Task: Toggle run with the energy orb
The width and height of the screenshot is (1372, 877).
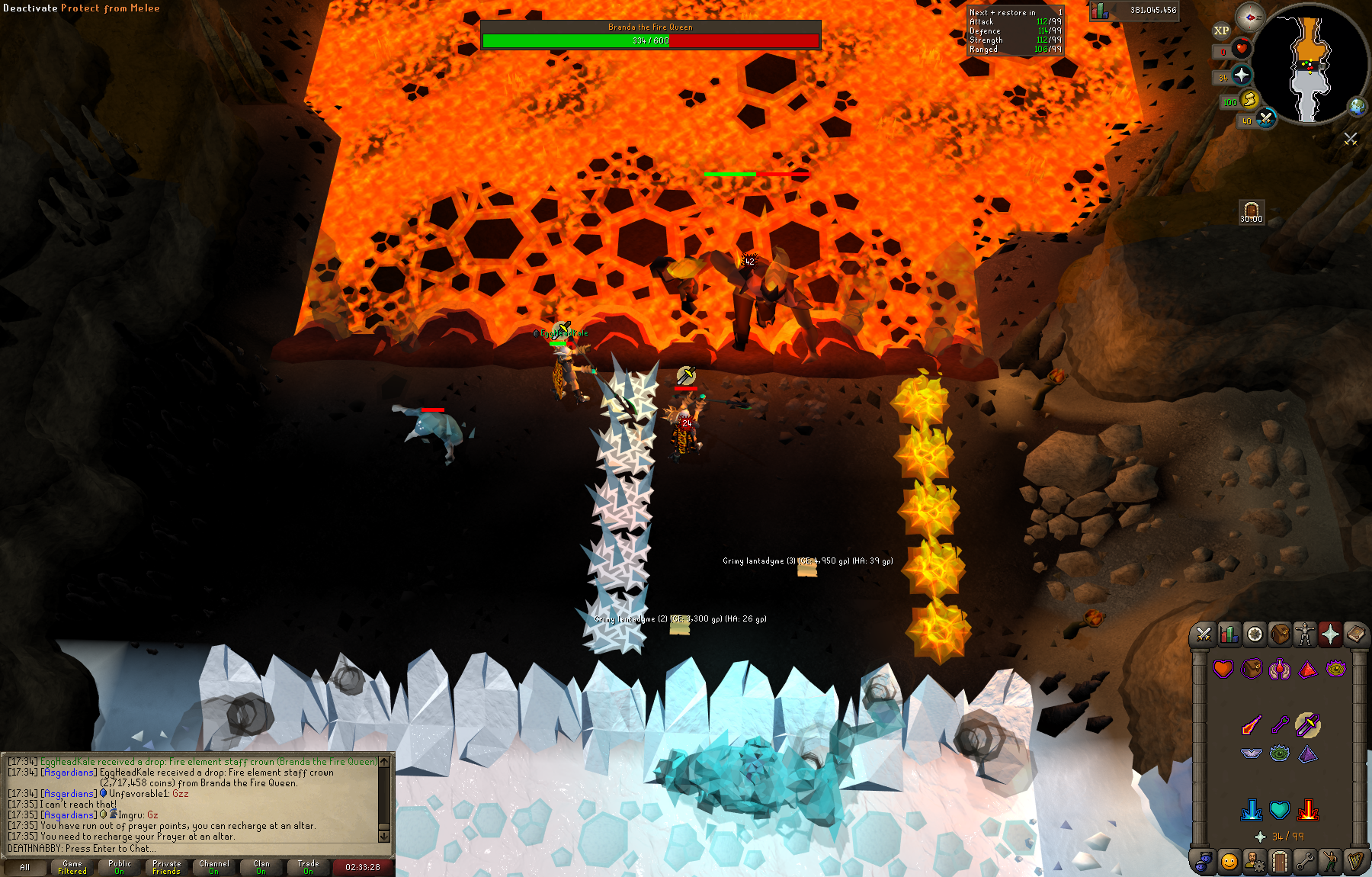Action: pos(1249,99)
